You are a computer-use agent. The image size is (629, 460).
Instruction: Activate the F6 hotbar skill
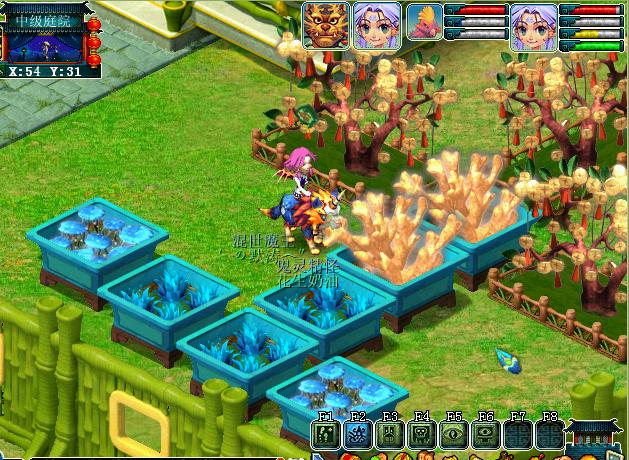[x=485, y=435]
